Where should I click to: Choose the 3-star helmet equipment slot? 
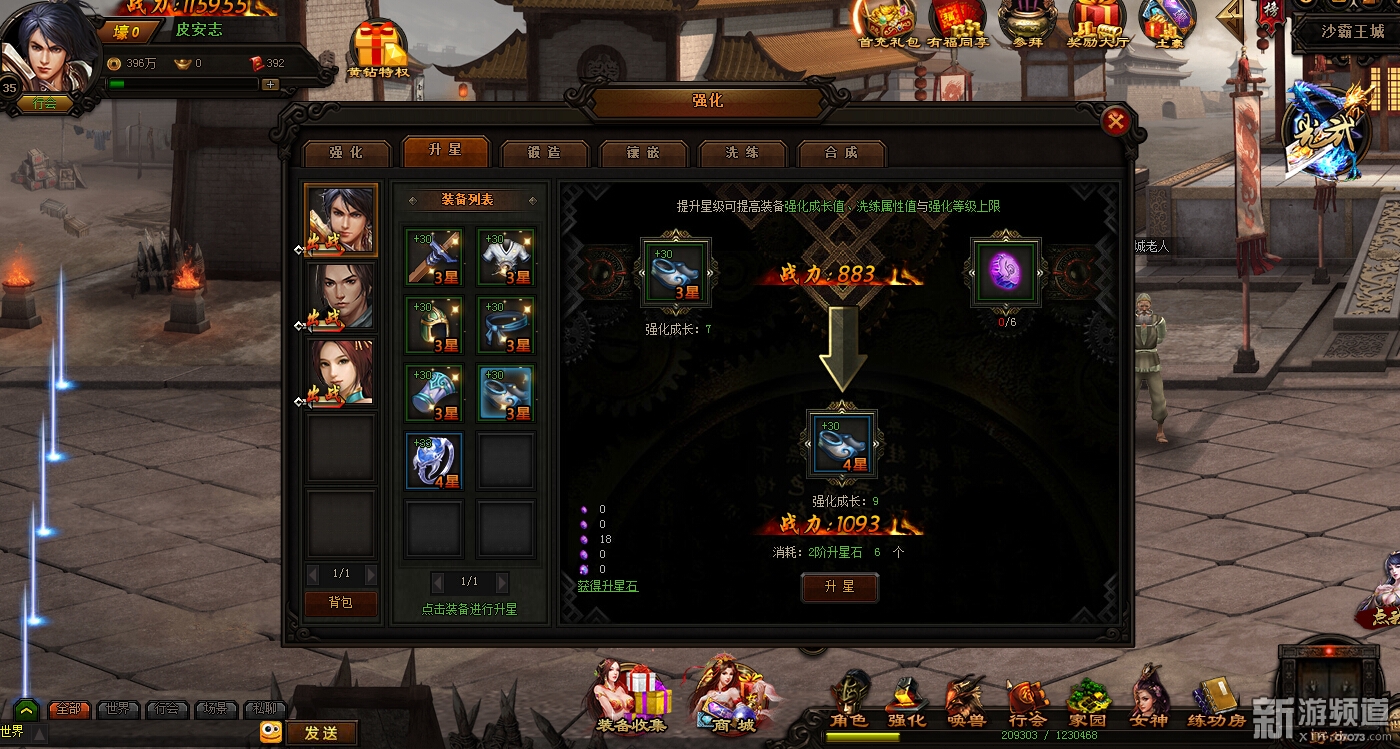tap(434, 325)
